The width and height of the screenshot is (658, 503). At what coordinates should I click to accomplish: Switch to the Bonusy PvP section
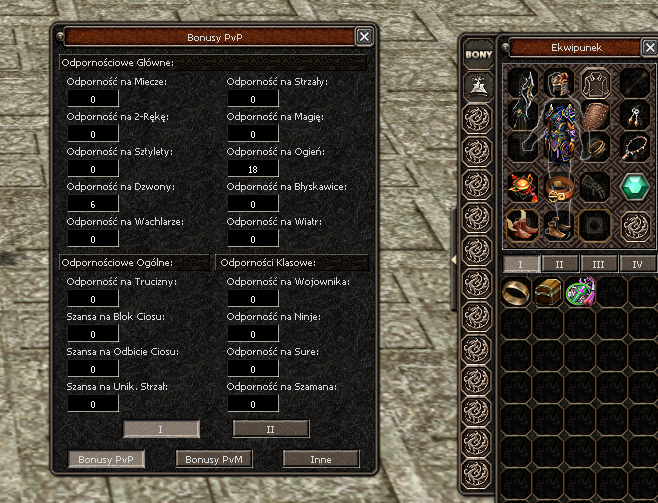click(106, 459)
